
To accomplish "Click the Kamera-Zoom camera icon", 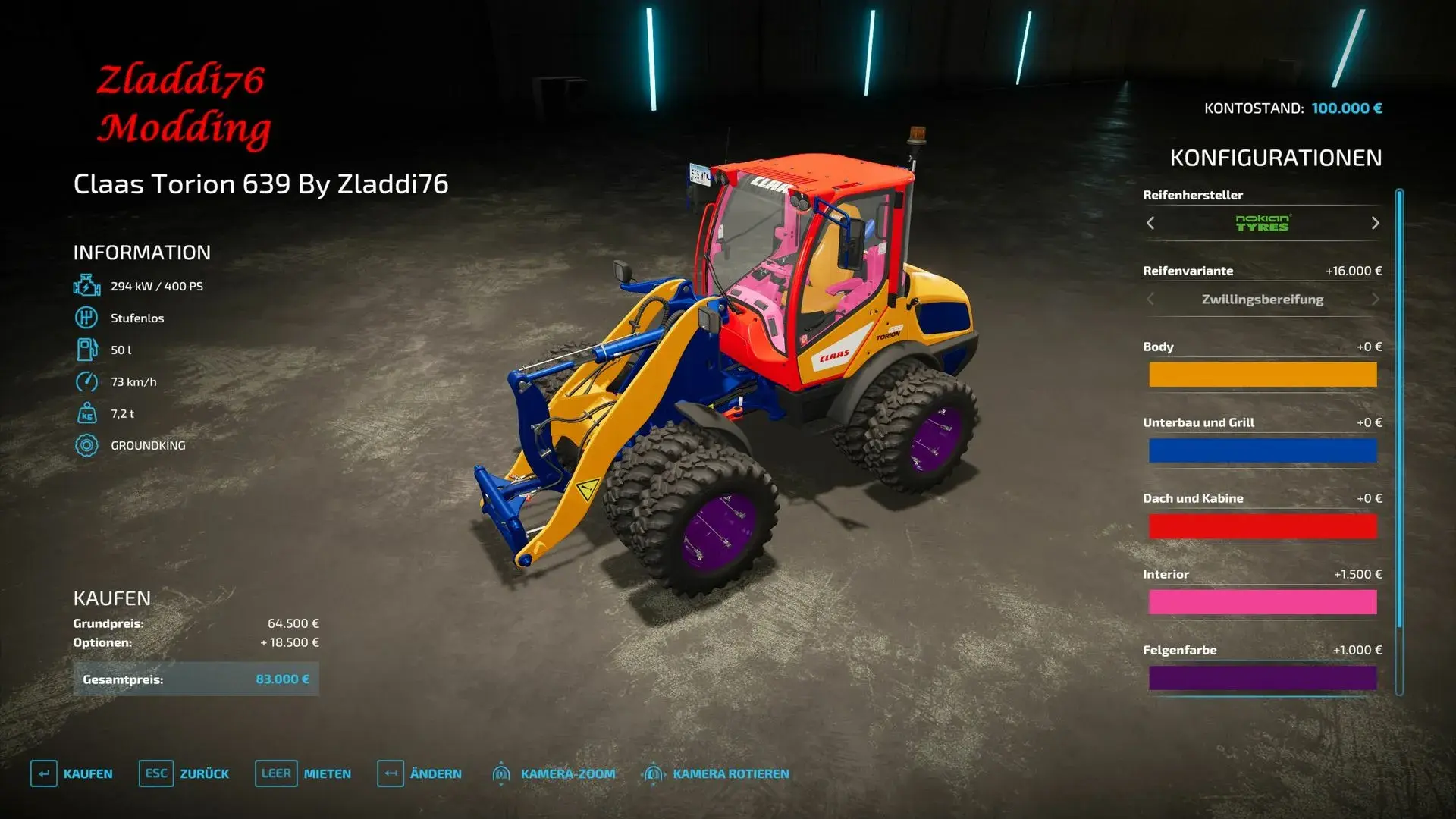I will click(500, 773).
